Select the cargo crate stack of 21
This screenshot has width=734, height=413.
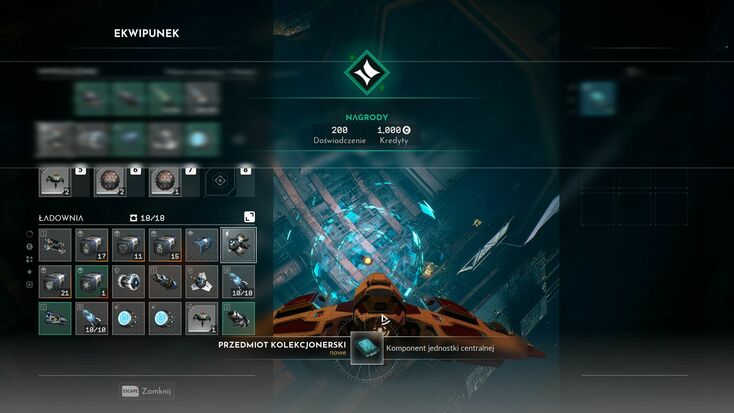point(55,282)
